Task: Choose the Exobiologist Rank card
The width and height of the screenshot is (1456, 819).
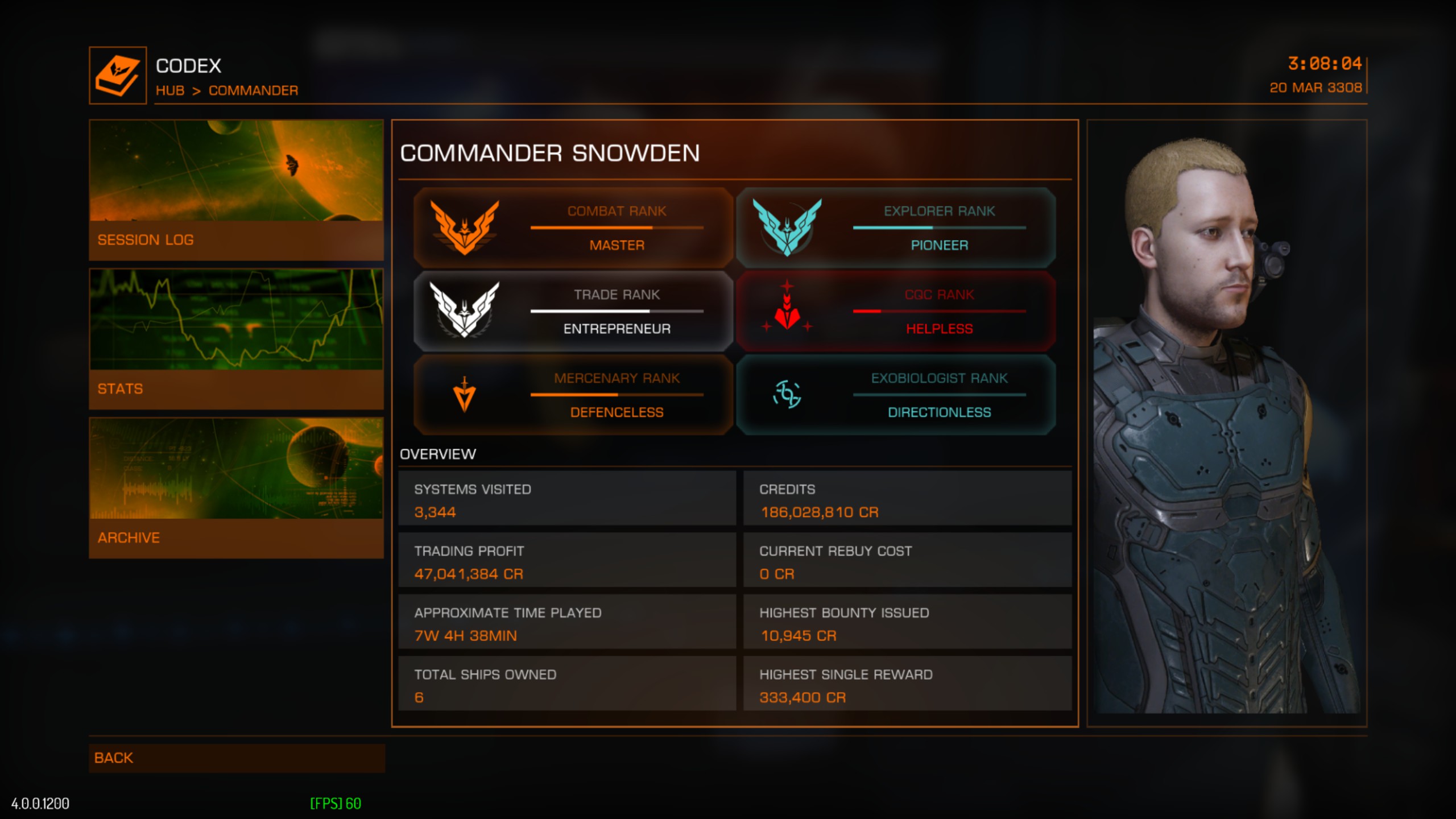Action: coord(896,395)
